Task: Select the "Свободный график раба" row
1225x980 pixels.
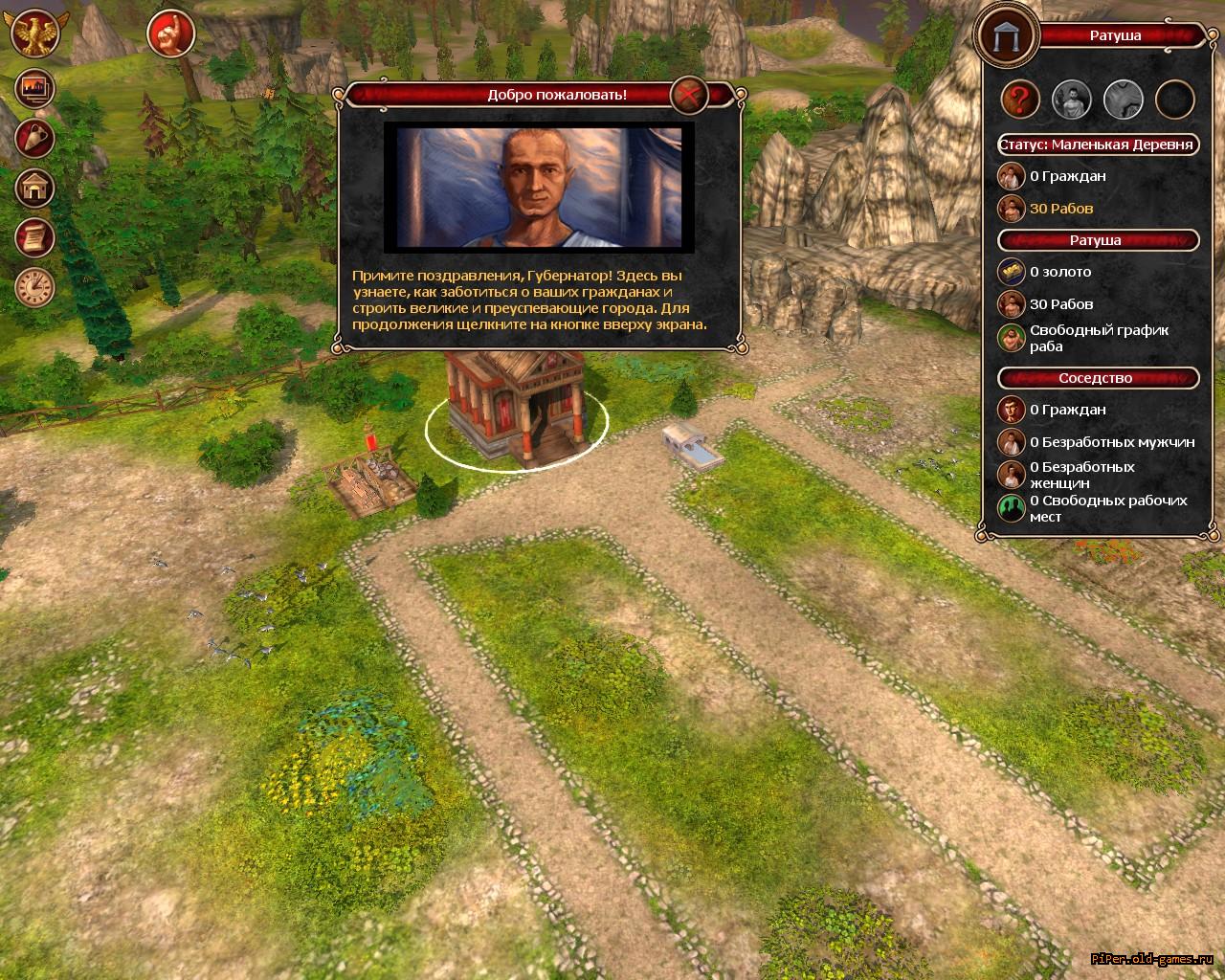Action: point(1098,338)
